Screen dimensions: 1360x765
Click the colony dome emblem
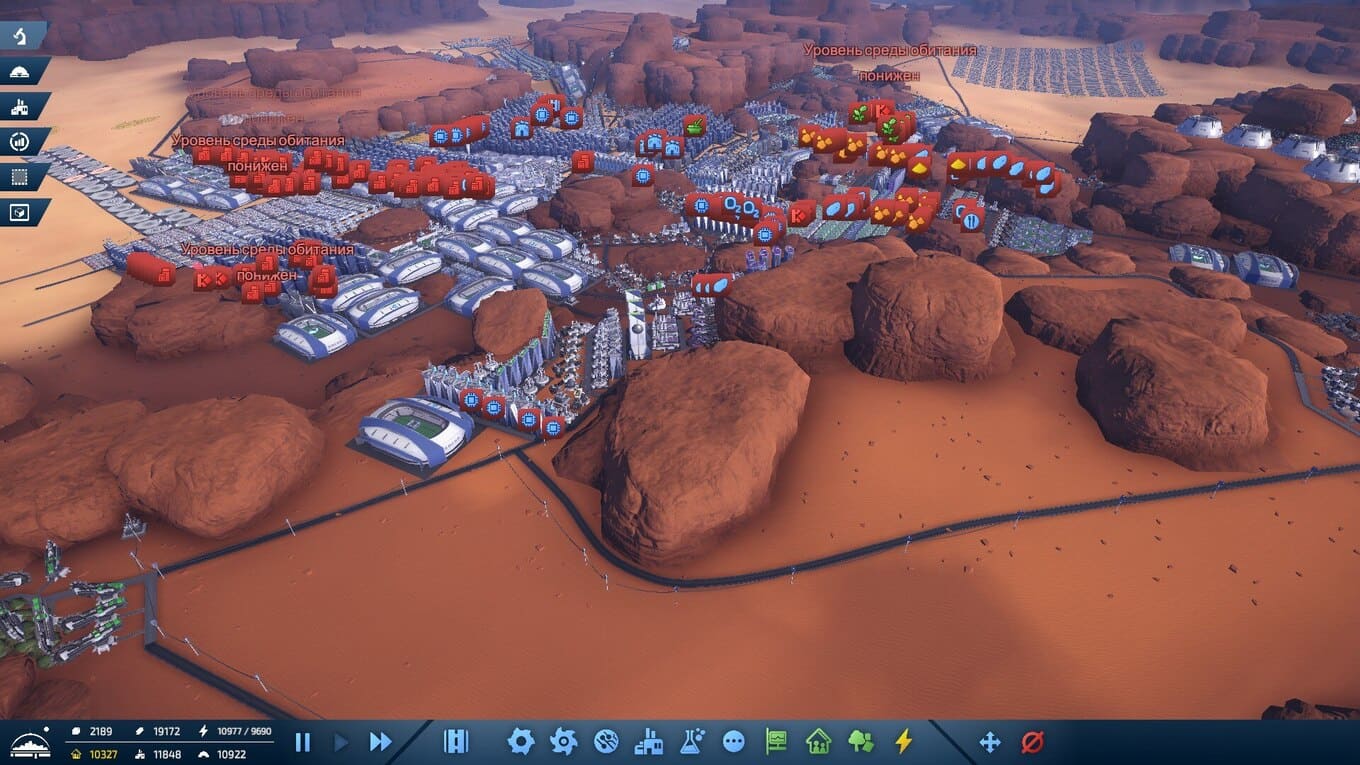(29, 743)
